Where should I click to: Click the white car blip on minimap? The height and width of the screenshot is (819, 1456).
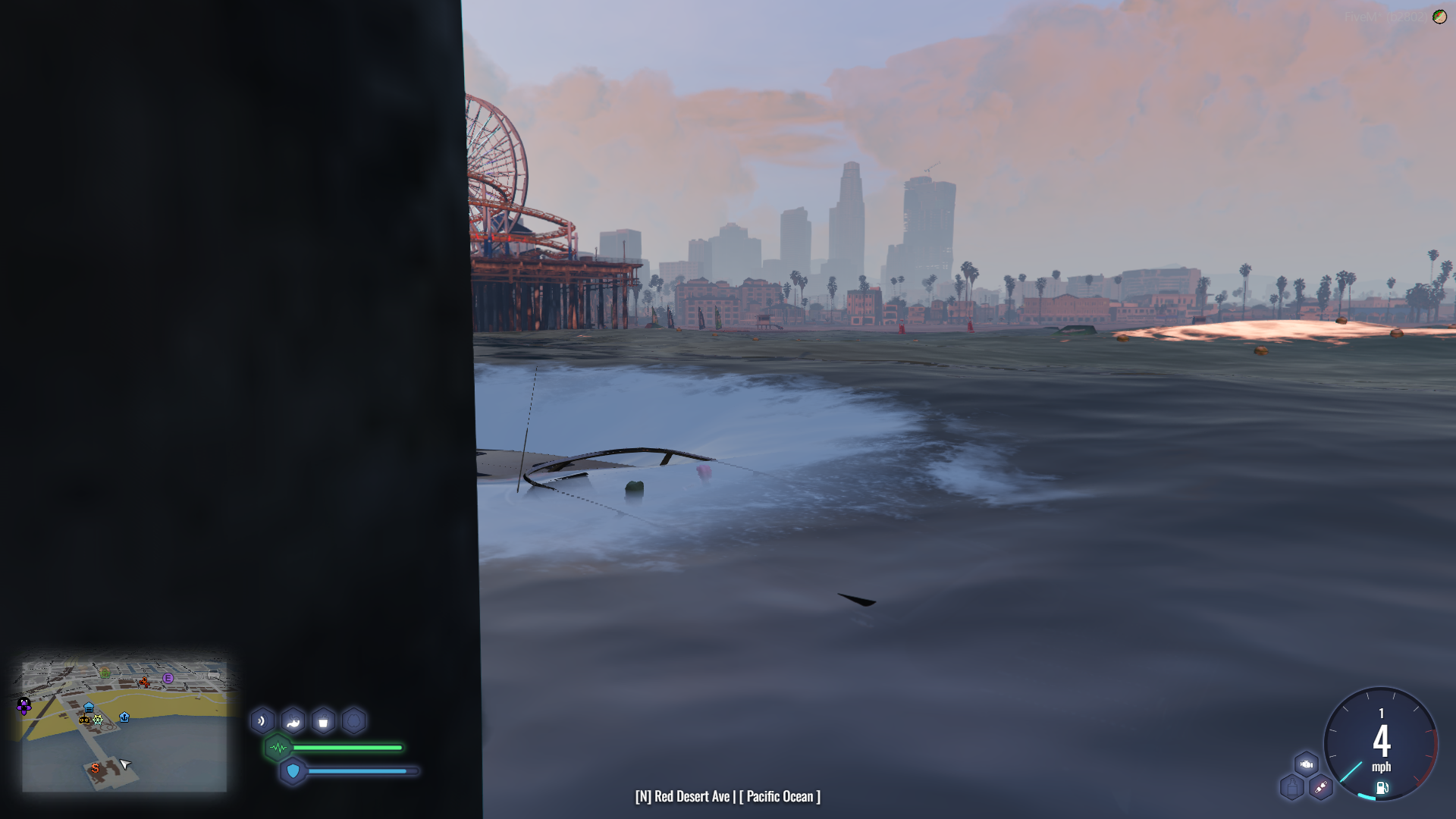(213, 674)
